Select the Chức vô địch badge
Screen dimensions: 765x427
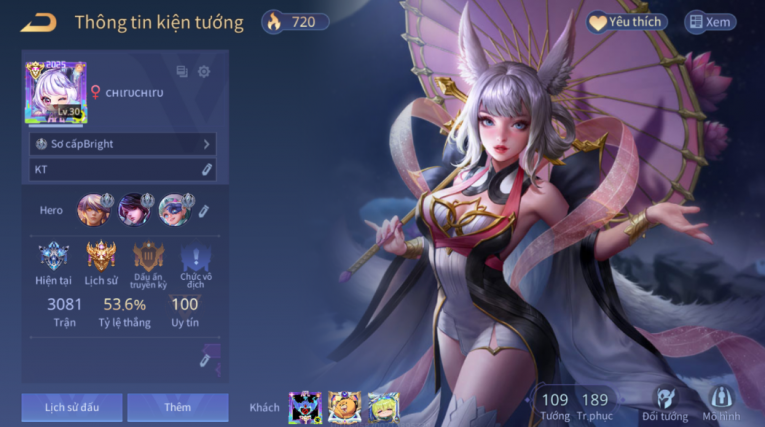[x=195, y=258]
